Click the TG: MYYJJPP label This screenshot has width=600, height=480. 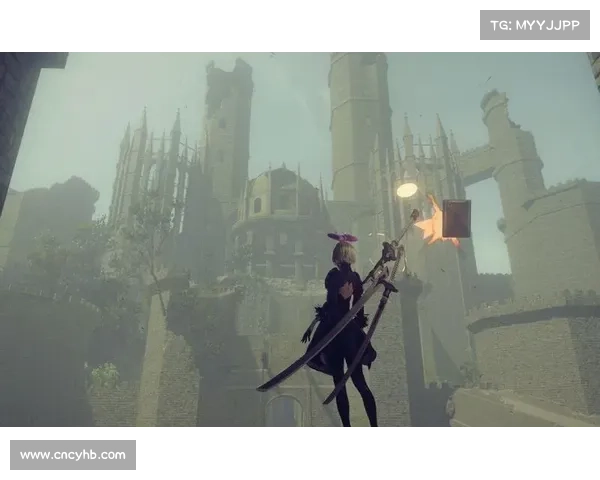tap(535, 24)
